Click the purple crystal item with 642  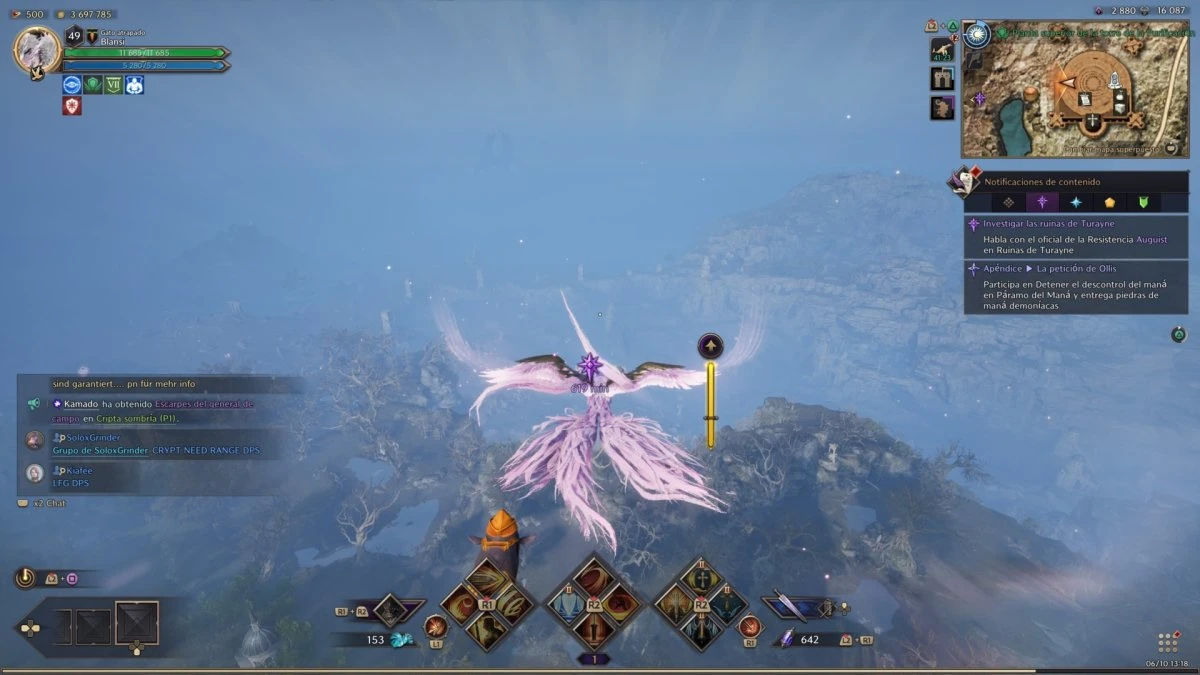pyautogui.click(x=787, y=639)
